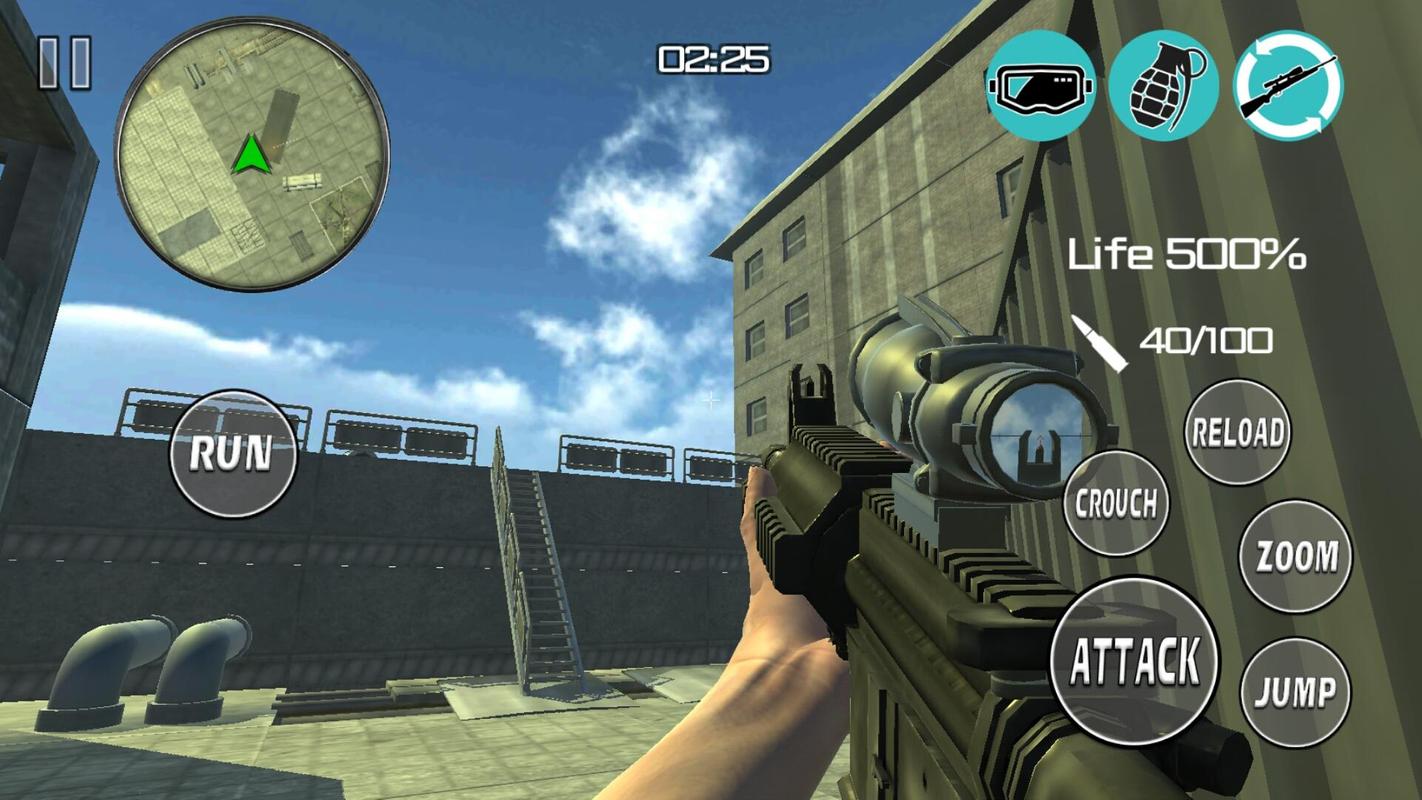Image resolution: width=1422 pixels, height=800 pixels.
Task: Click the JUMP button
Action: (x=1295, y=691)
